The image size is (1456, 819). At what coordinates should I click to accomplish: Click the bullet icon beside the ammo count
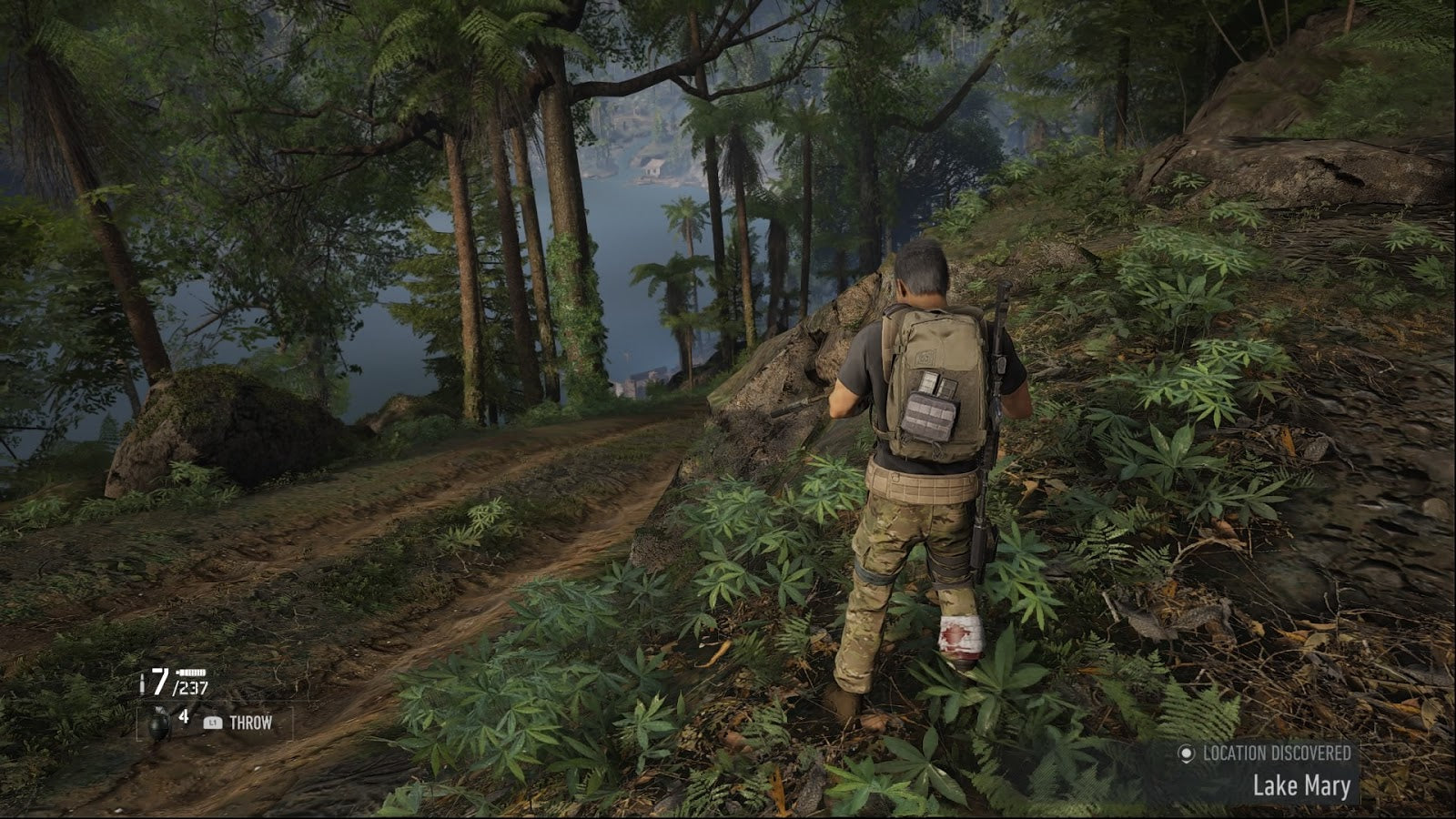pos(142,682)
